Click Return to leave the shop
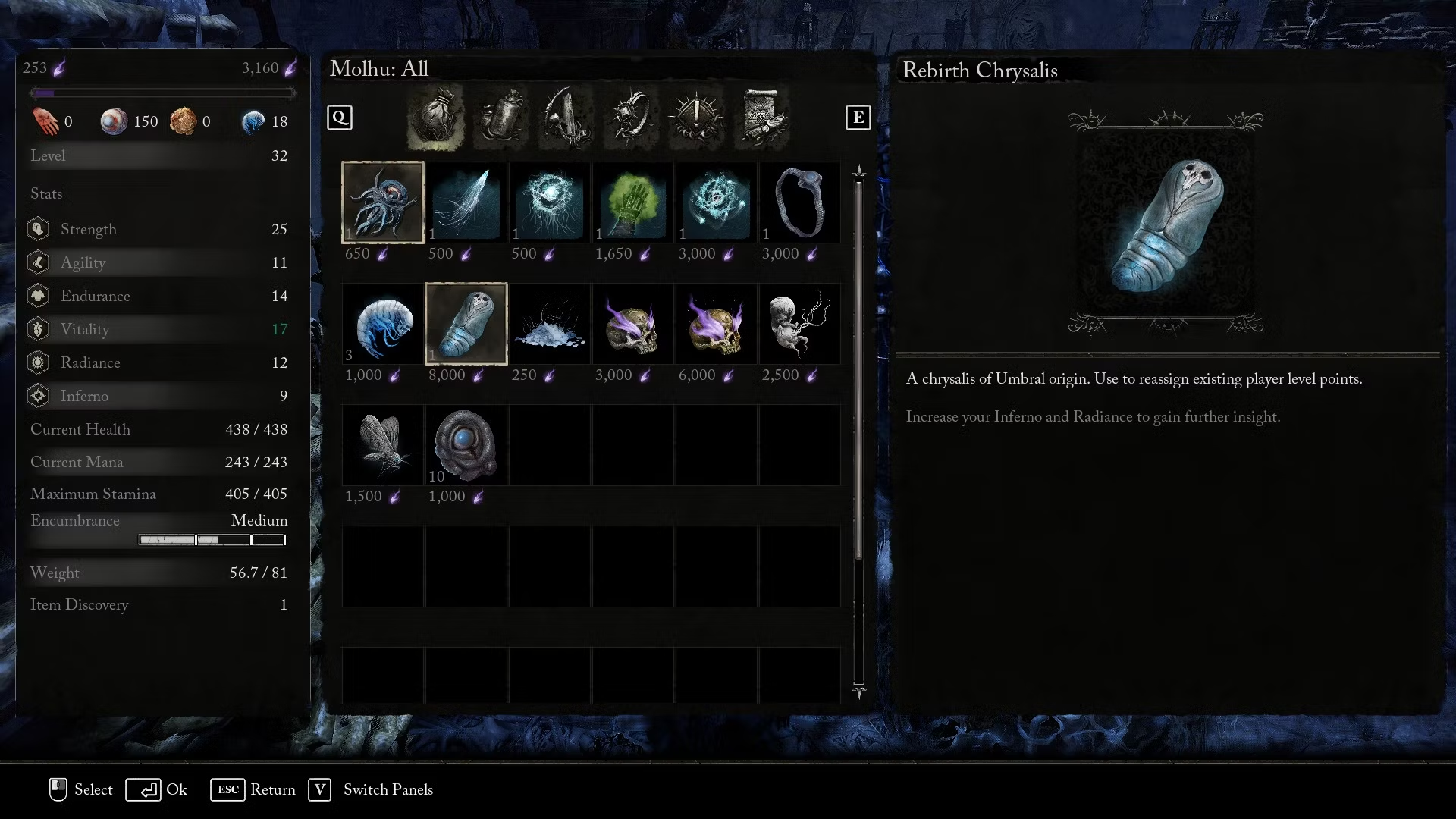The image size is (1456, 819). pos(254,789)
